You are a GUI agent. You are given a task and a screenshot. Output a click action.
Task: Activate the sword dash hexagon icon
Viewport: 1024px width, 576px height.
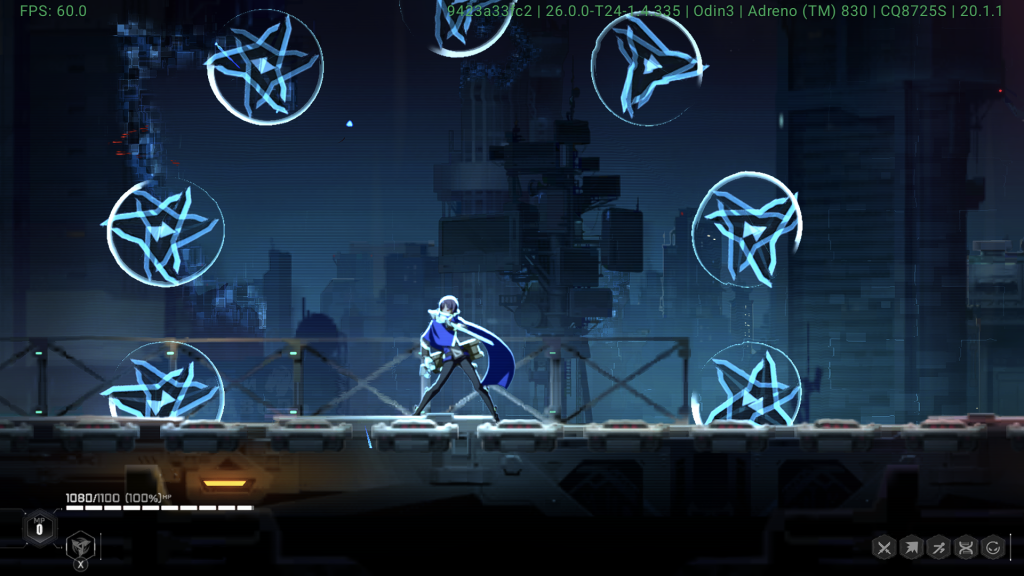(x=938, y=547)
